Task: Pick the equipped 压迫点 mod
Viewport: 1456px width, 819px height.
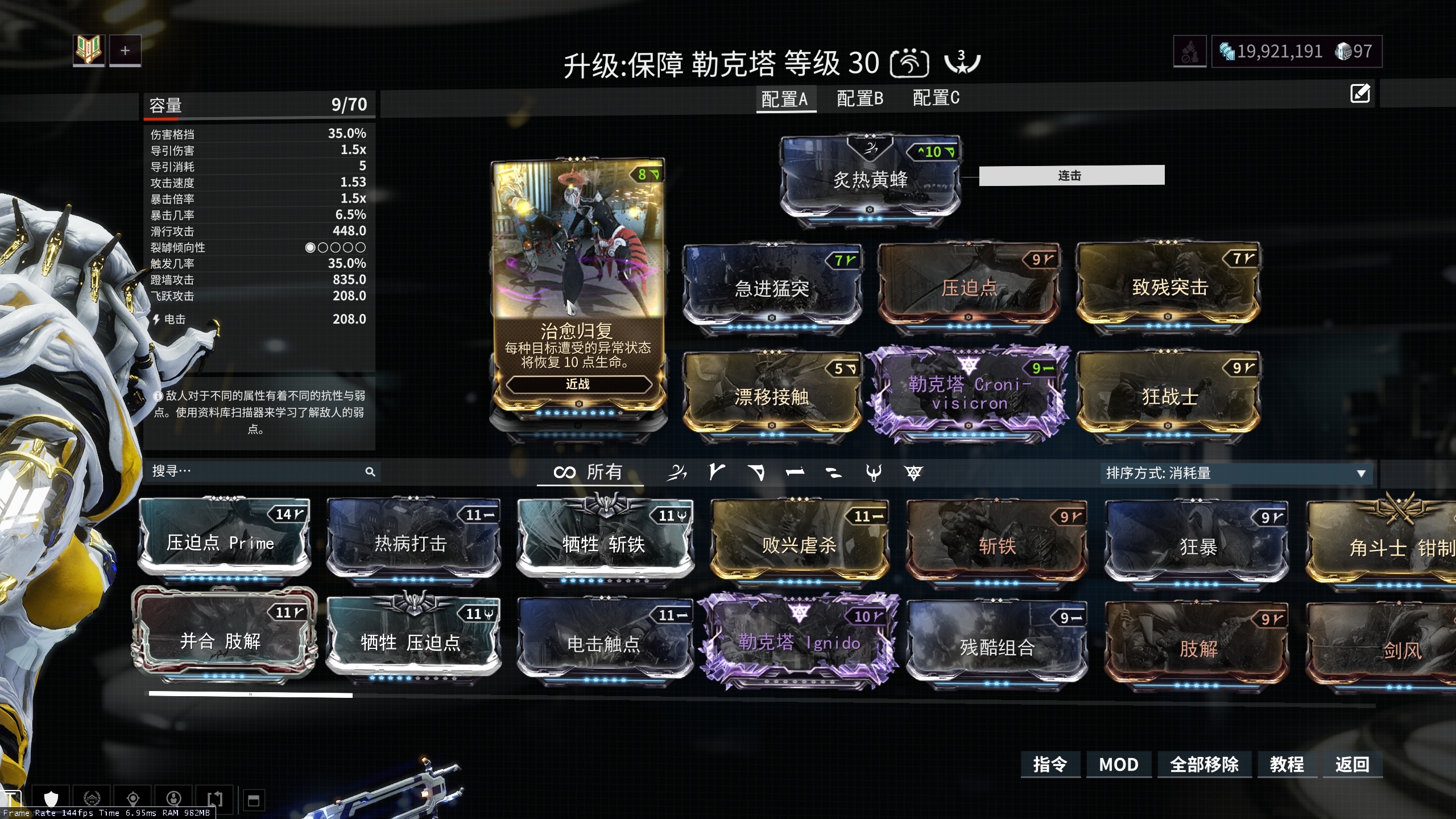Action: [x=969, y=288]
